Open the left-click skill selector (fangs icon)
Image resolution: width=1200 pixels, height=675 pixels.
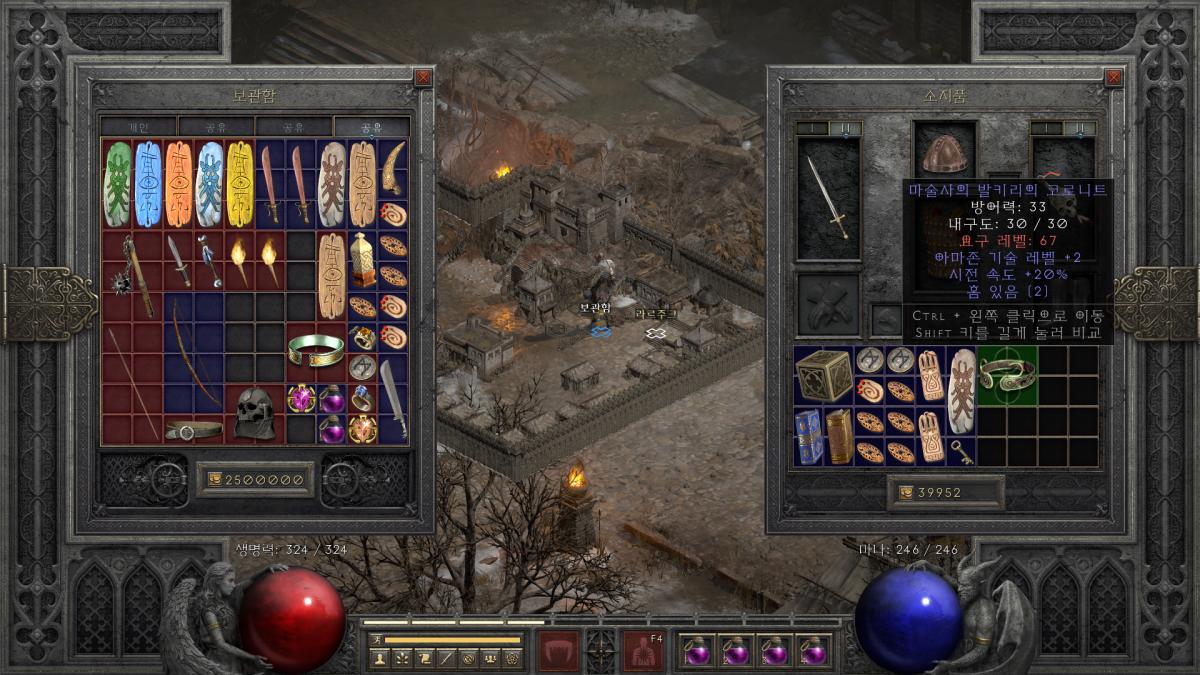pos(558,650)
